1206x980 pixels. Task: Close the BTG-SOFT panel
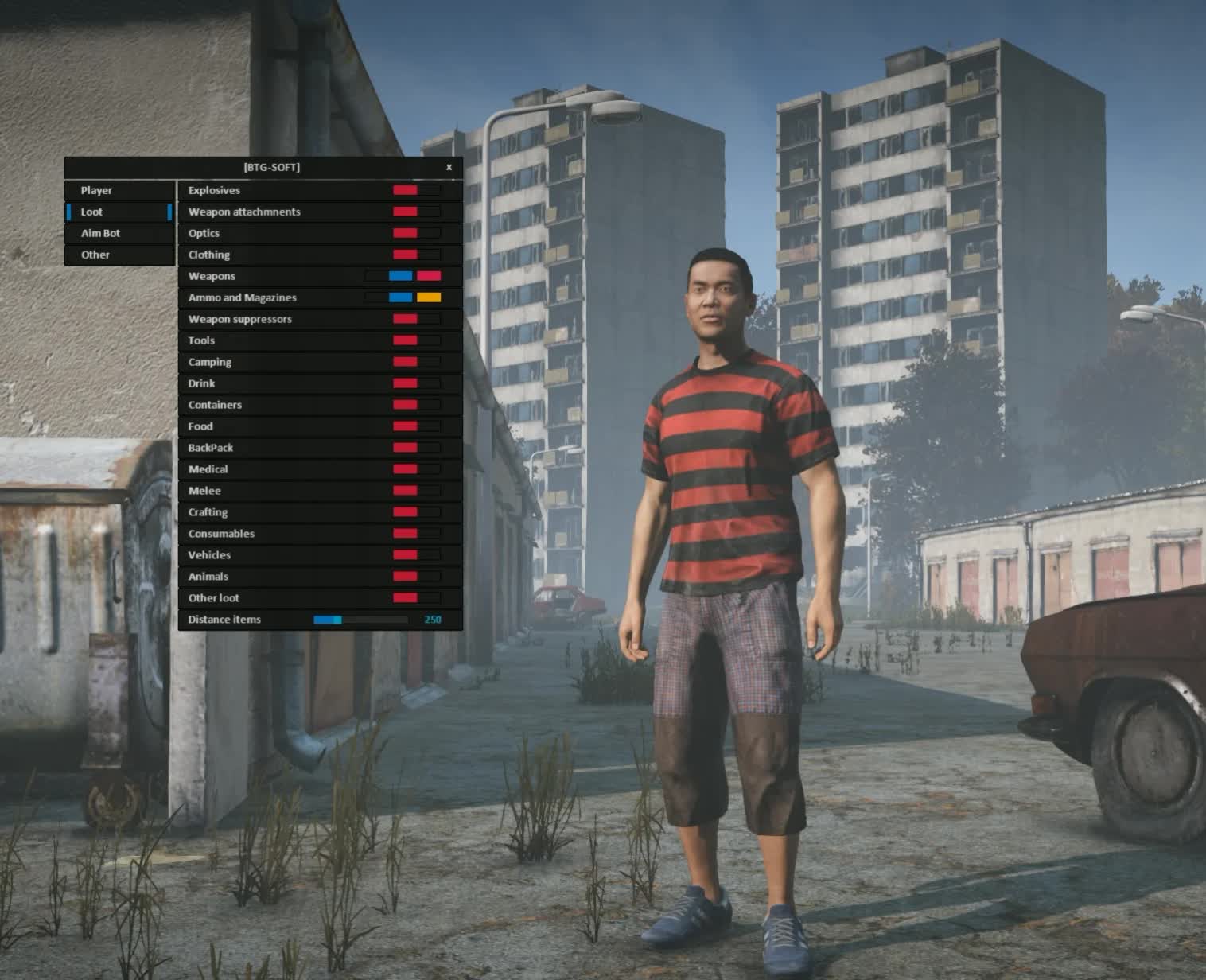[449, 167]
